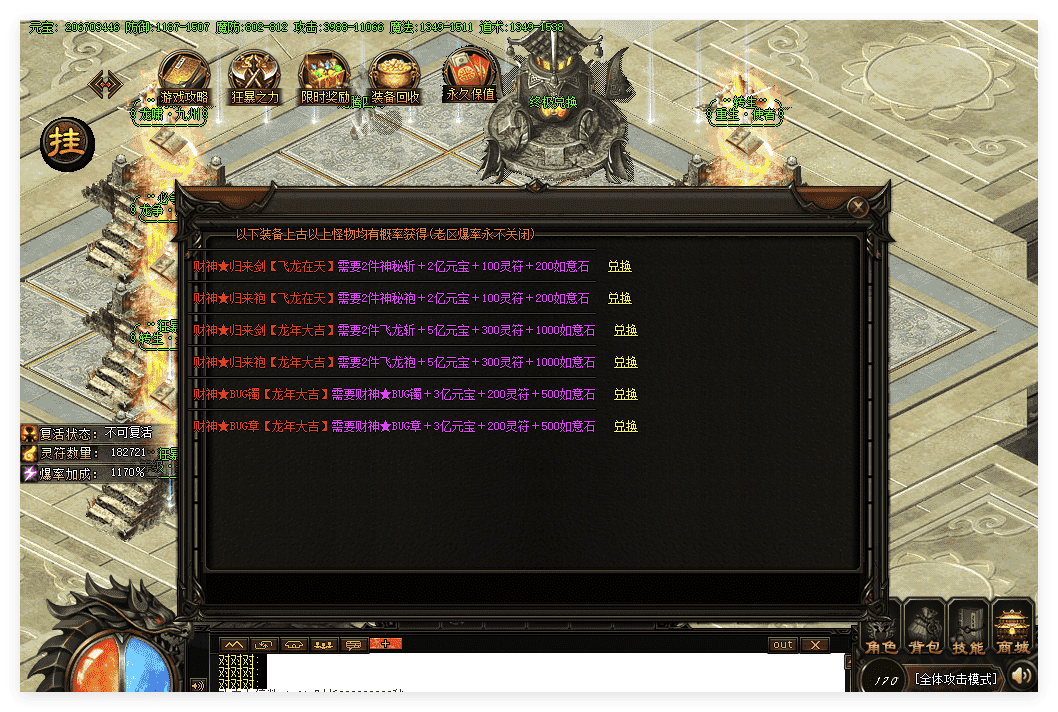Exchange for 归来袍【飞龙在天】
This screenshot has width=1058, height=712.
(620, 299)
